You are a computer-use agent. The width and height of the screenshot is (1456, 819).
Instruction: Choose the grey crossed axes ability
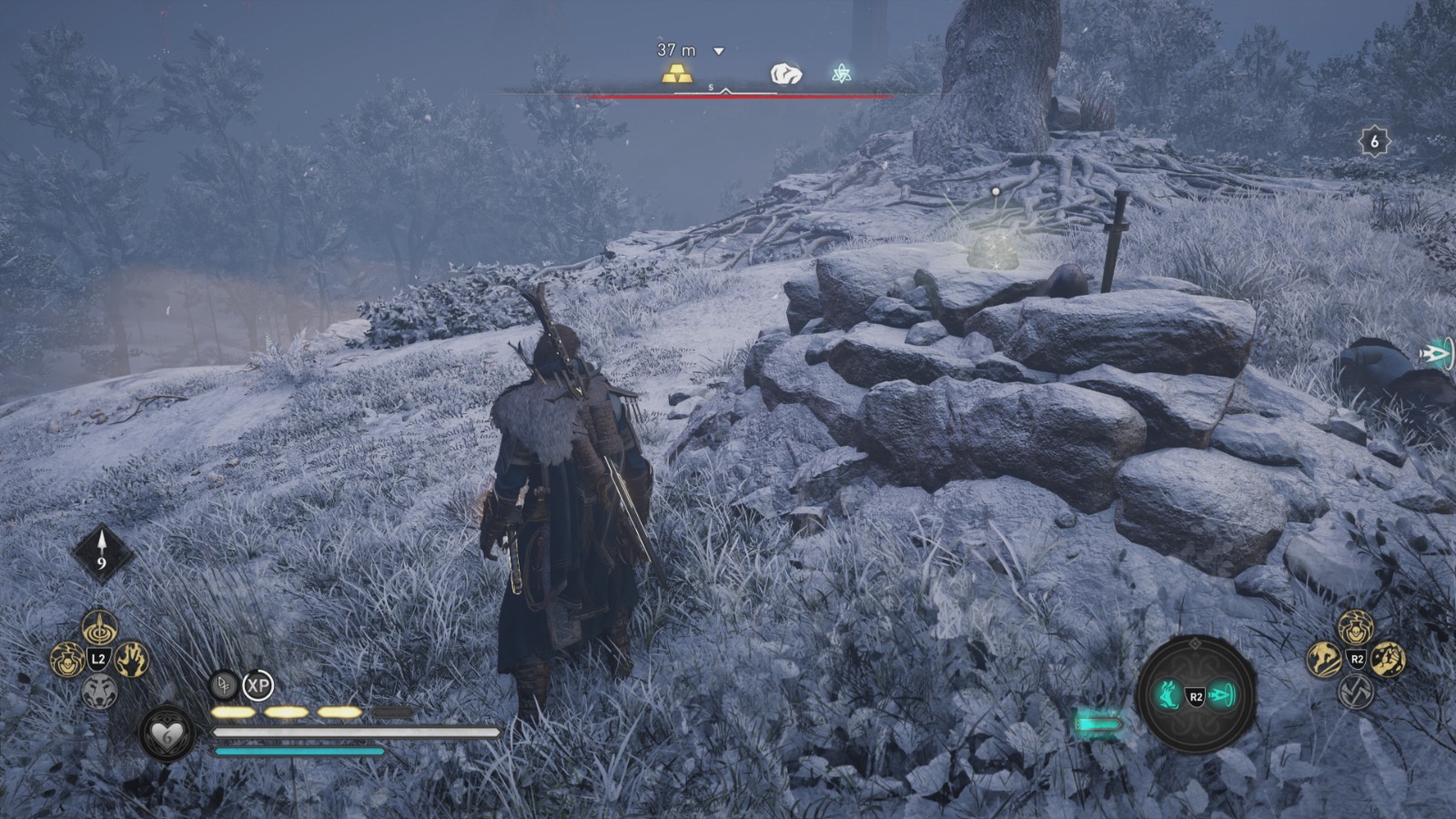[x=1356, y=692]
